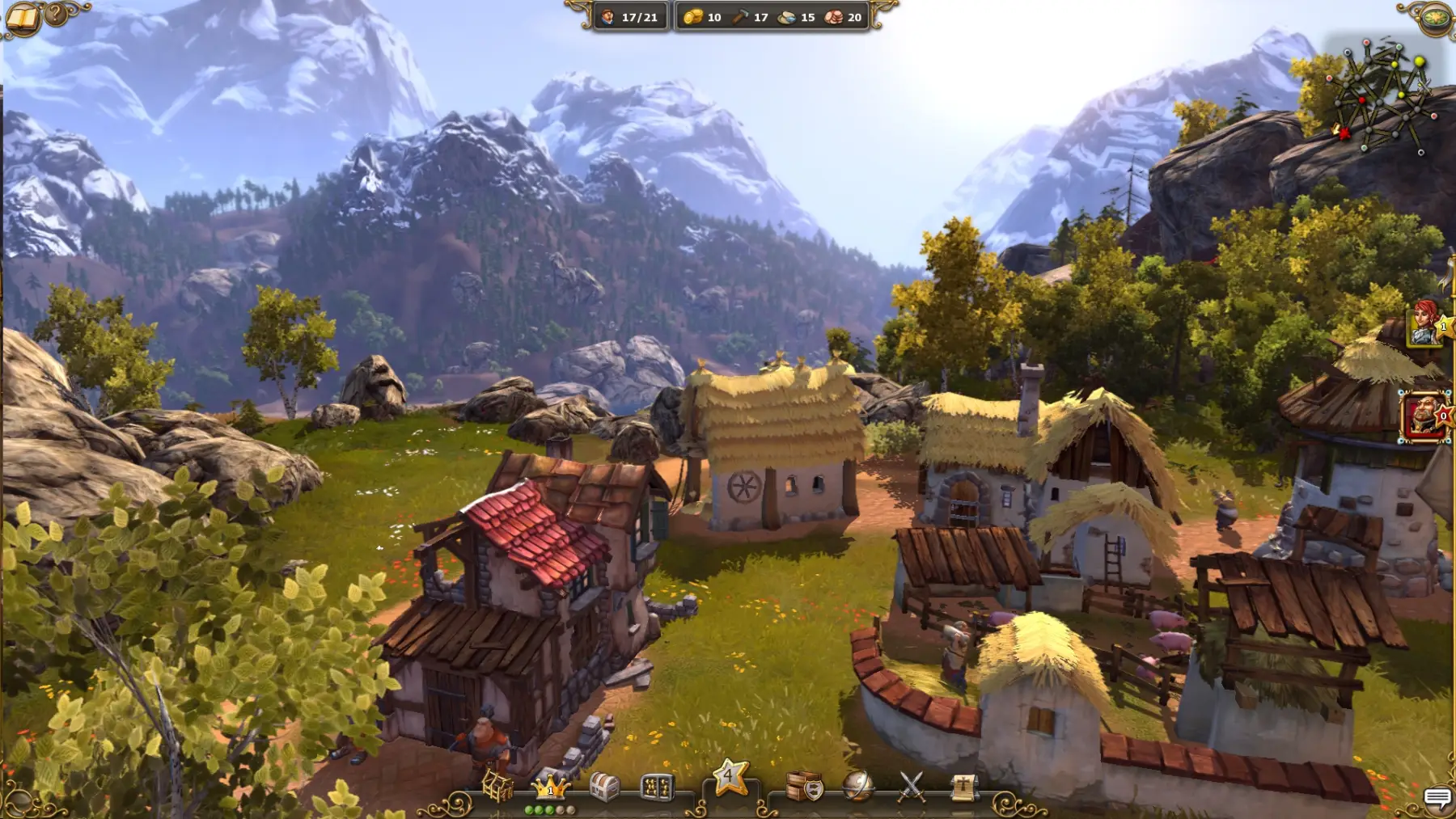
Task: Click the victory points star
Action: 729,778
